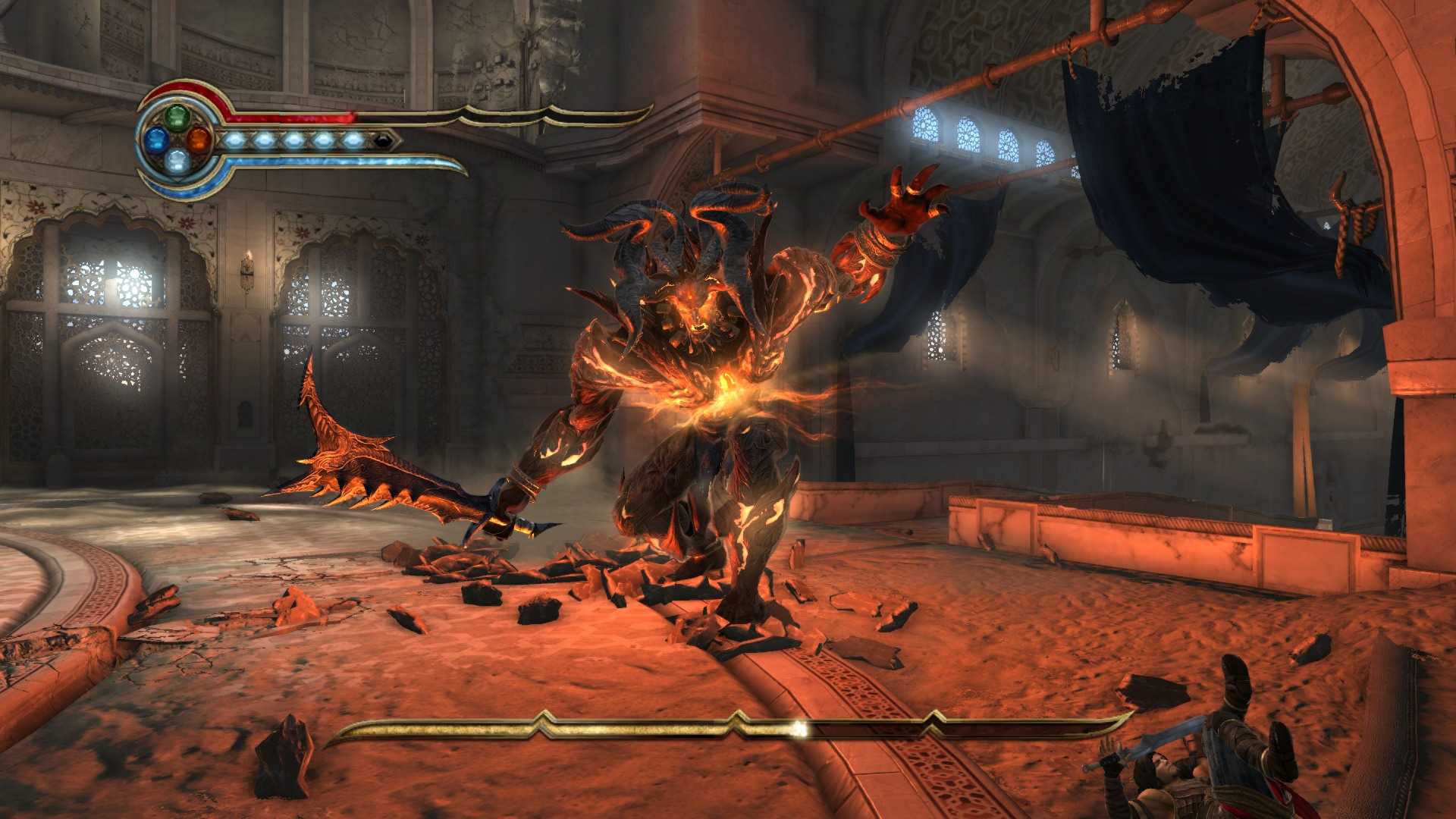Click the second glowing energy orb
This screenshot has width=1456, height=819.
[264, 141]
